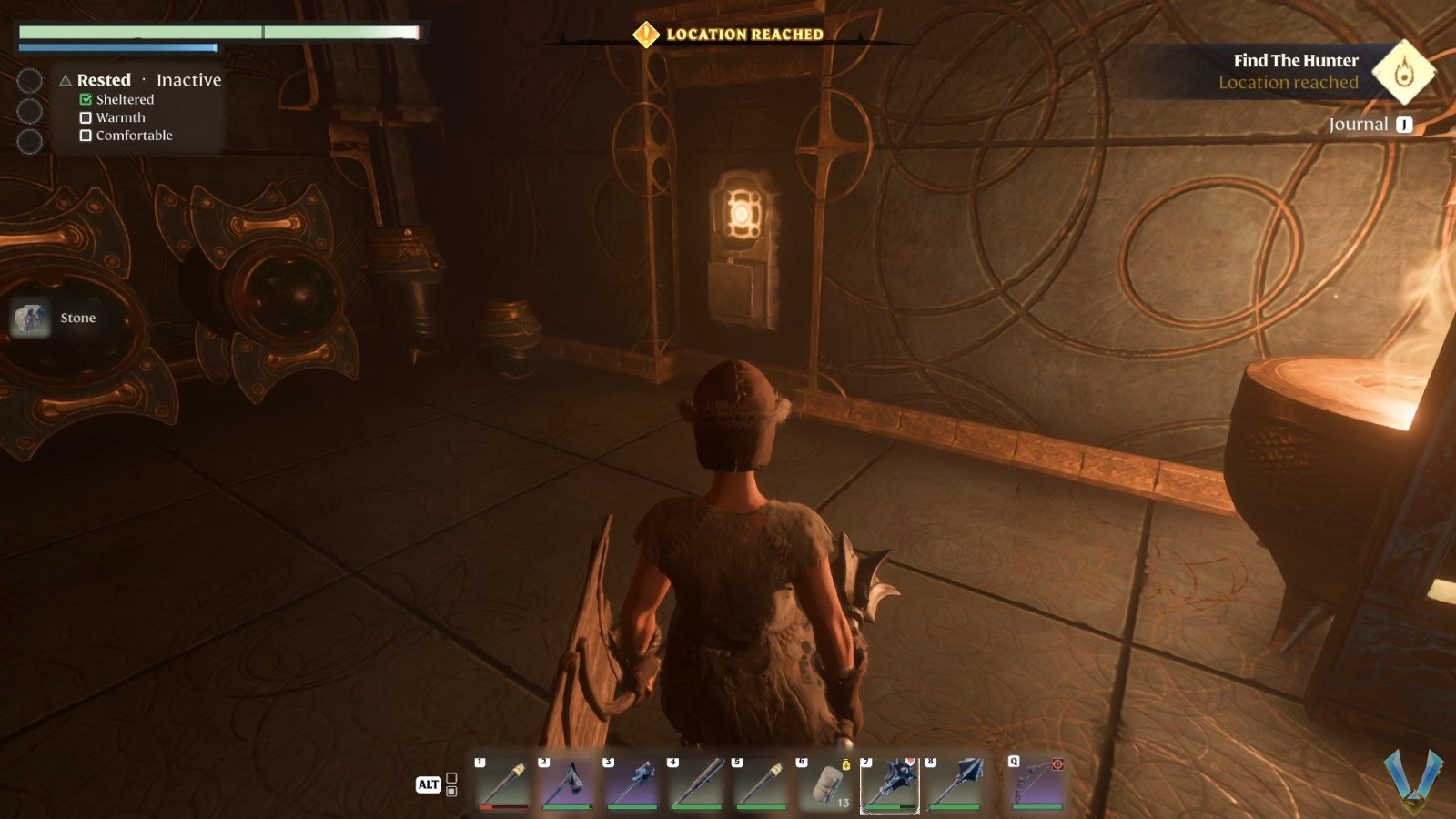Check the Comfortable buff checkbox
The height and width of the screenshot is (819, 1456).
click(86, 136)
